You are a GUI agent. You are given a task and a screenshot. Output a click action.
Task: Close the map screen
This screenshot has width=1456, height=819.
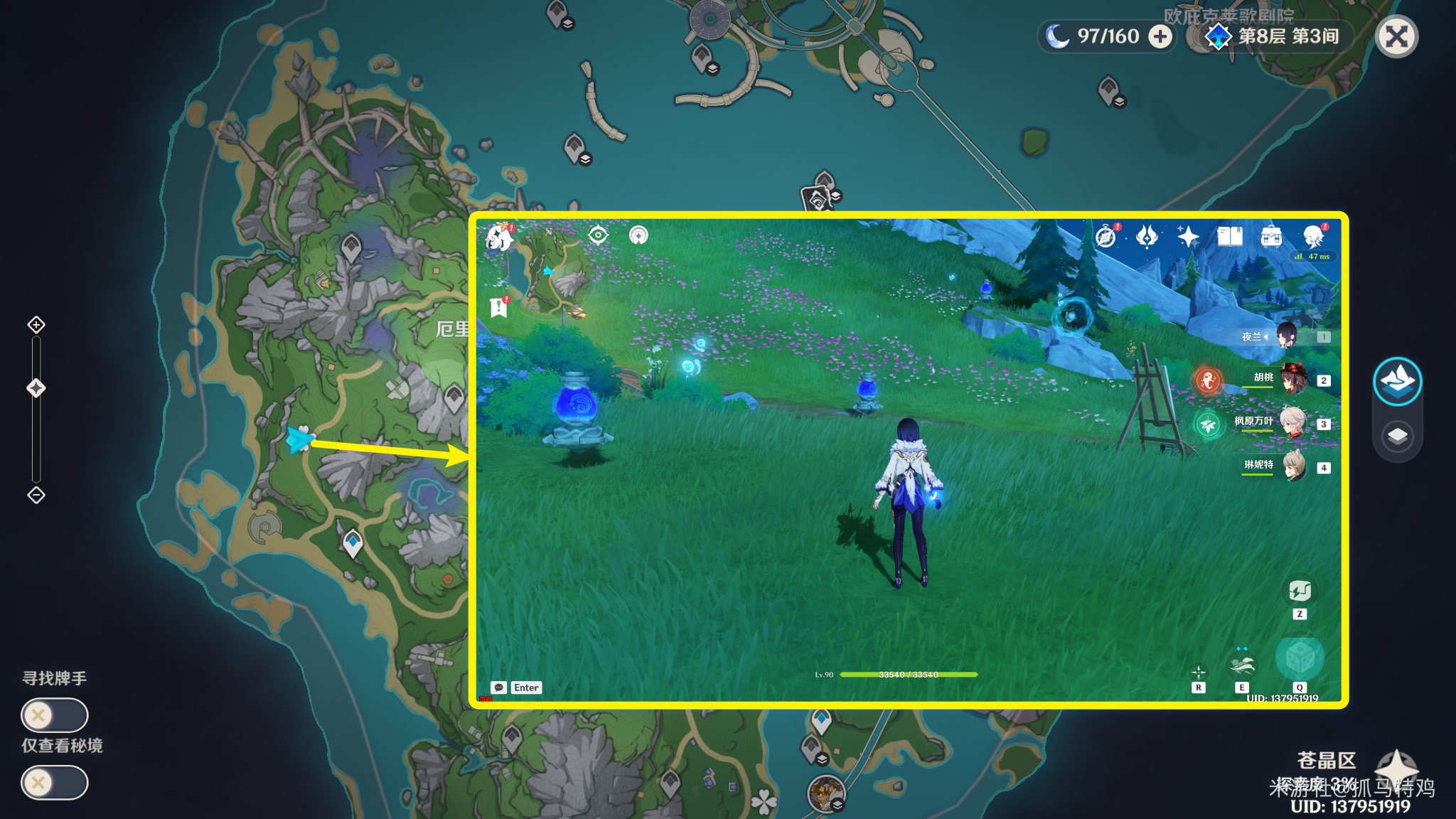pos(1396,37)
